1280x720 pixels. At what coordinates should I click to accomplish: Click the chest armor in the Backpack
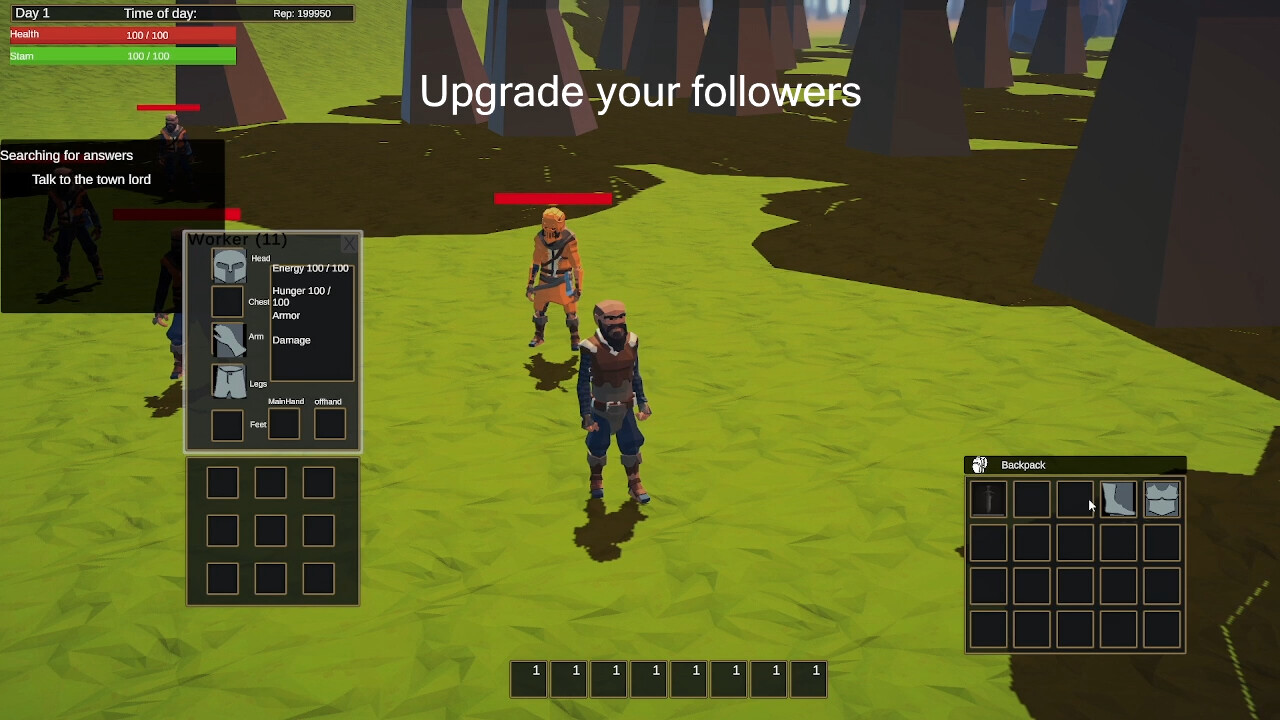[1161, 498]
